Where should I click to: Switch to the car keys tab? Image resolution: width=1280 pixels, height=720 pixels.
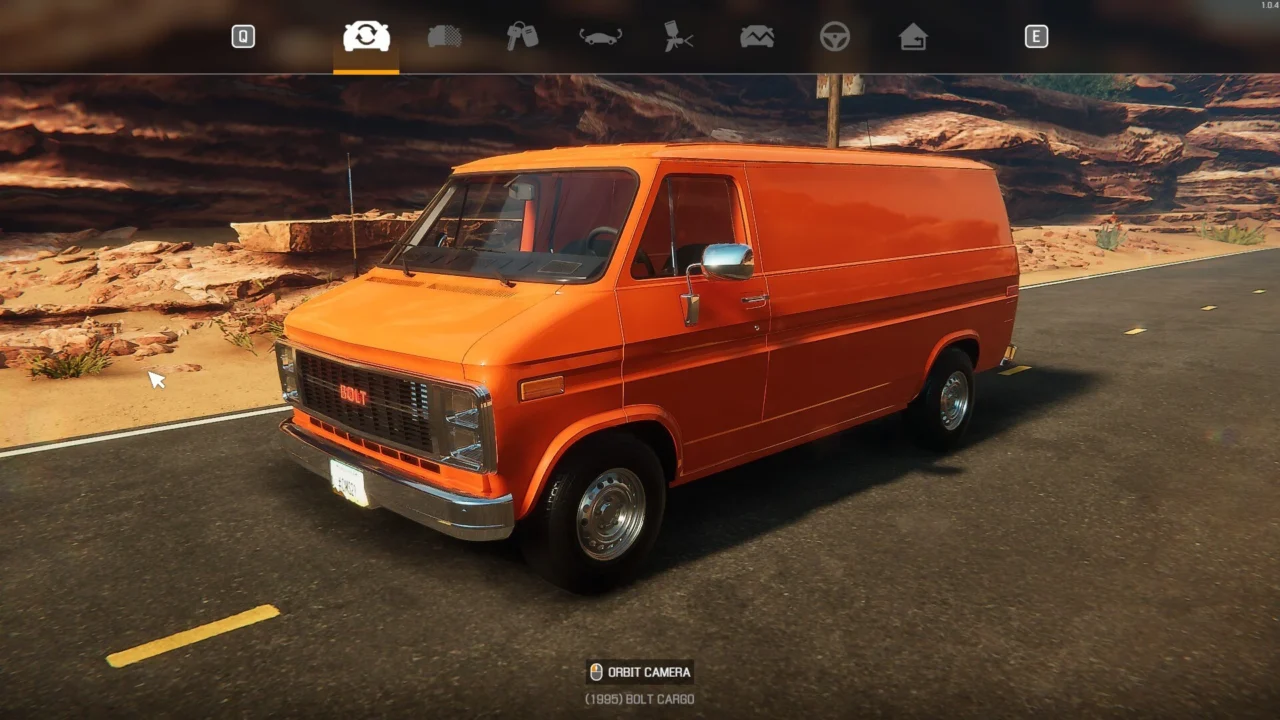(x=522, y=37)
